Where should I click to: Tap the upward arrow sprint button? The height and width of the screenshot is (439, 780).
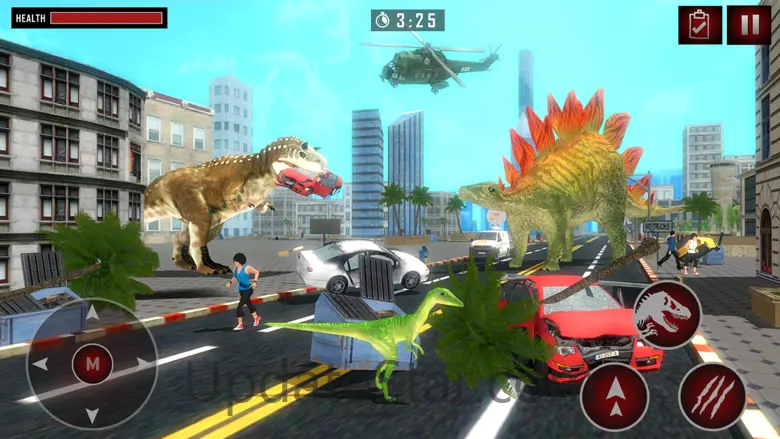click(614, 396)
